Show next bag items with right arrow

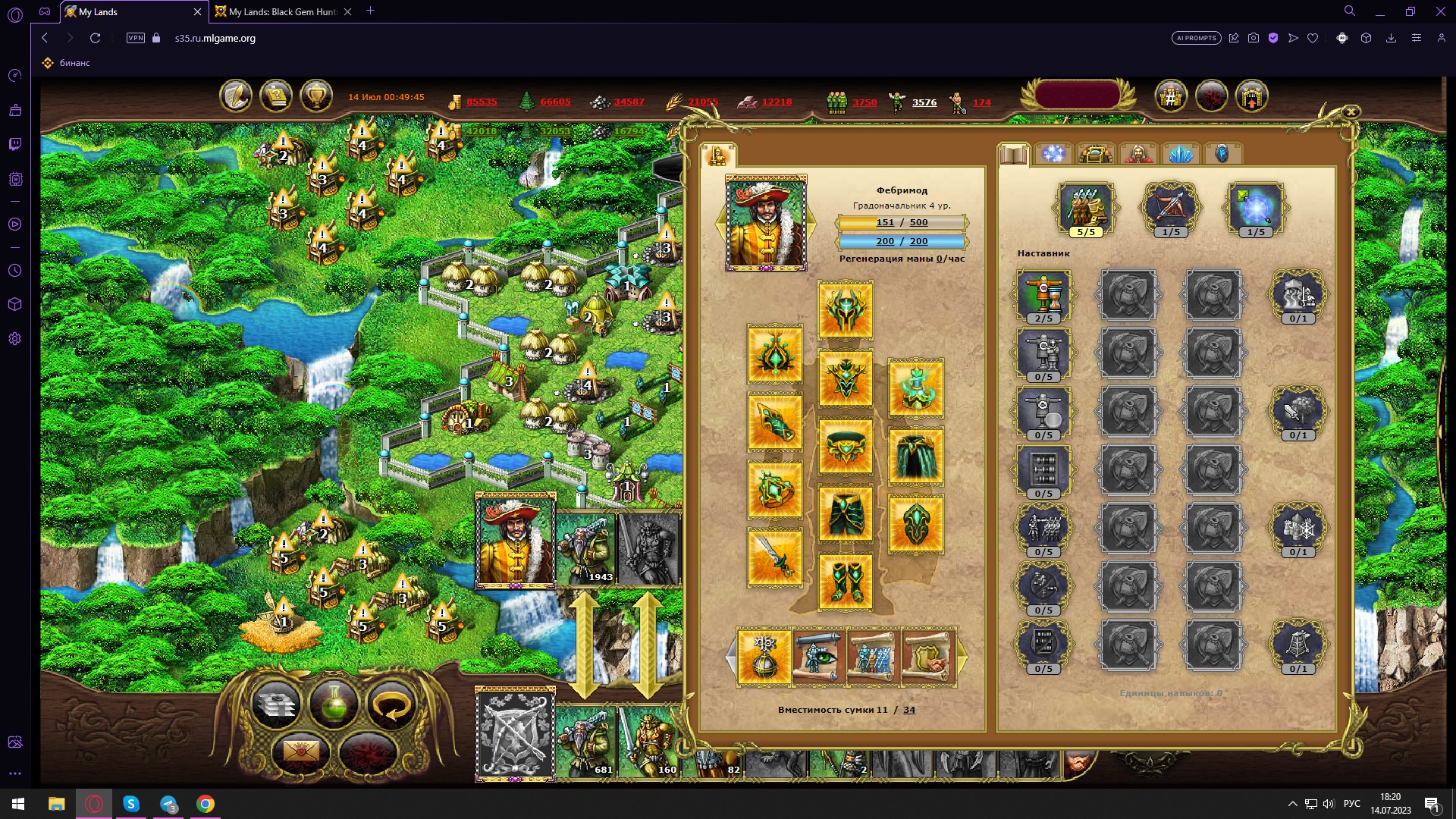click(962, 657)
